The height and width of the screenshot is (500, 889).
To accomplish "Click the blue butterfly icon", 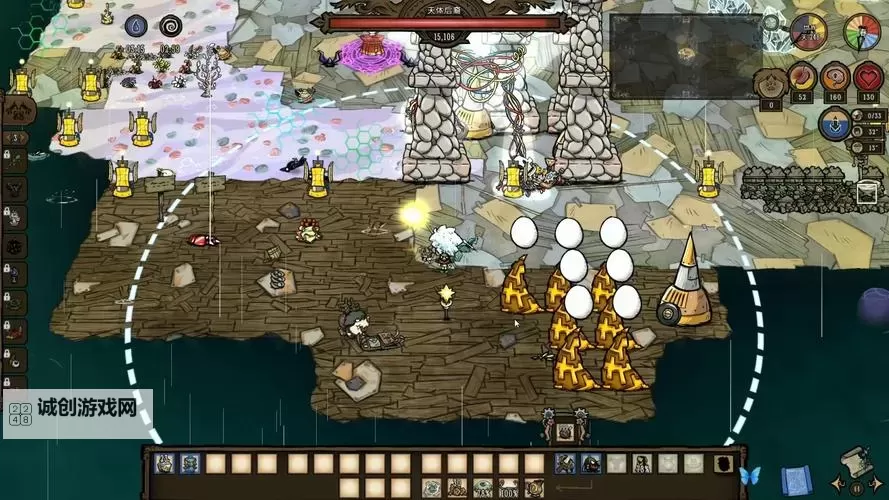I will click(x=749, y=476).
